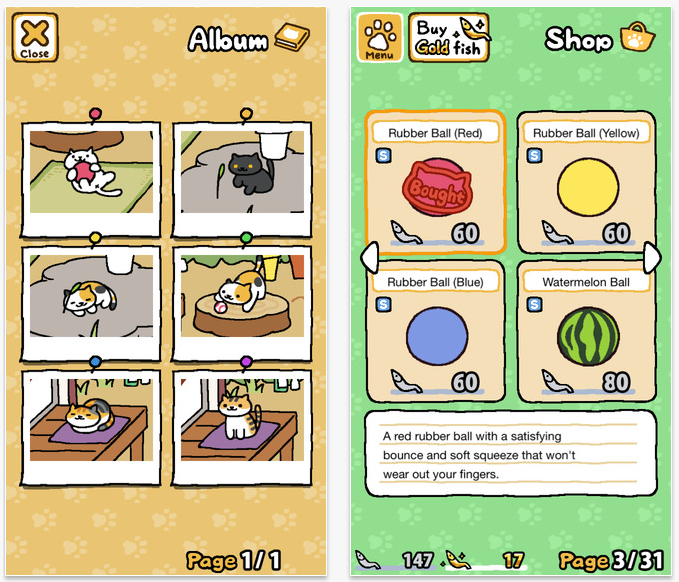Select the Rubber Ball (Red) item
The height and width of the screenshot is (582, 679).
pyautogui.click(x=435, y=184)
